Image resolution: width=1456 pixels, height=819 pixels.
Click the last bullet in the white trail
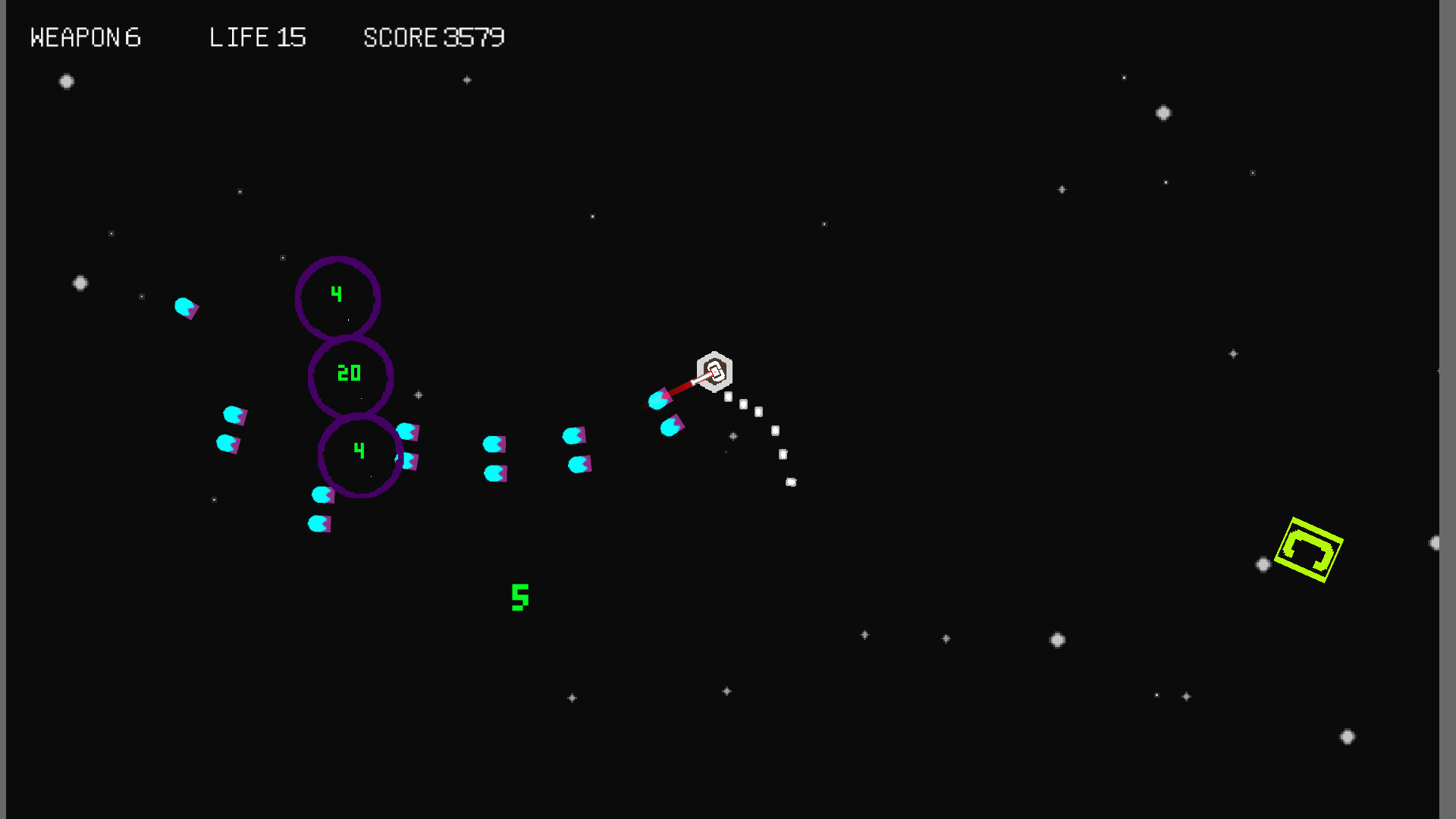[792, 481]
